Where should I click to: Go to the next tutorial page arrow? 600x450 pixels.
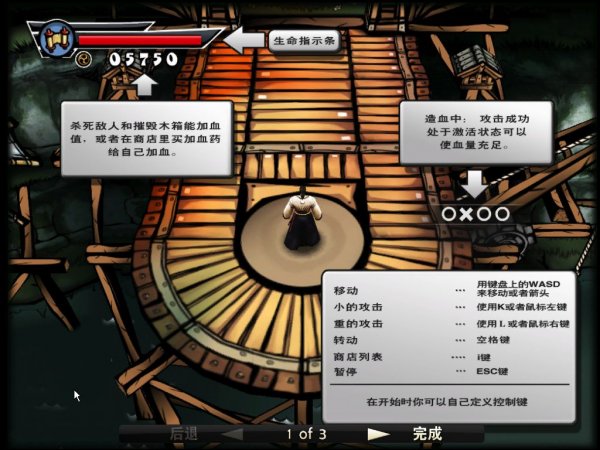point(378,434)
